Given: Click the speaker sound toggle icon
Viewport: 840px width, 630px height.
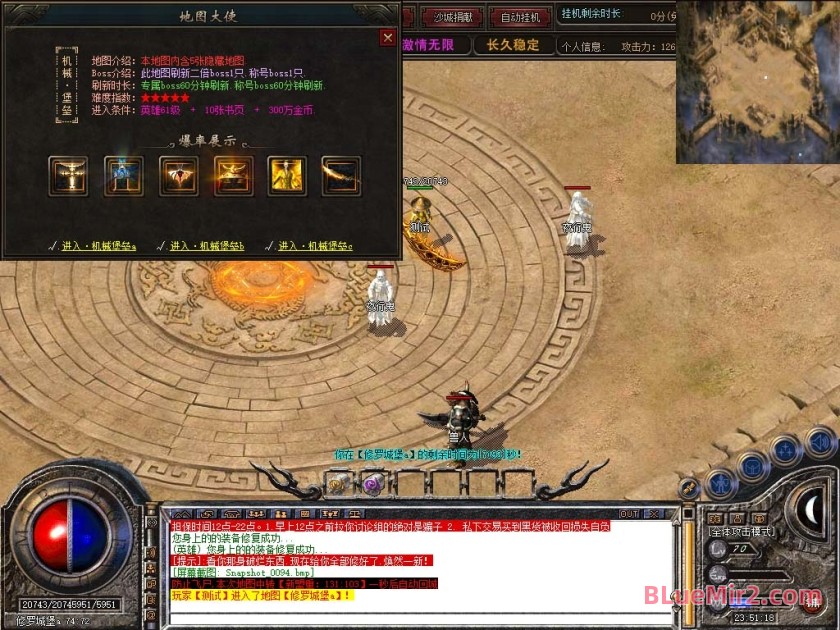Looking at the screenshot, I should click(820, 441).
